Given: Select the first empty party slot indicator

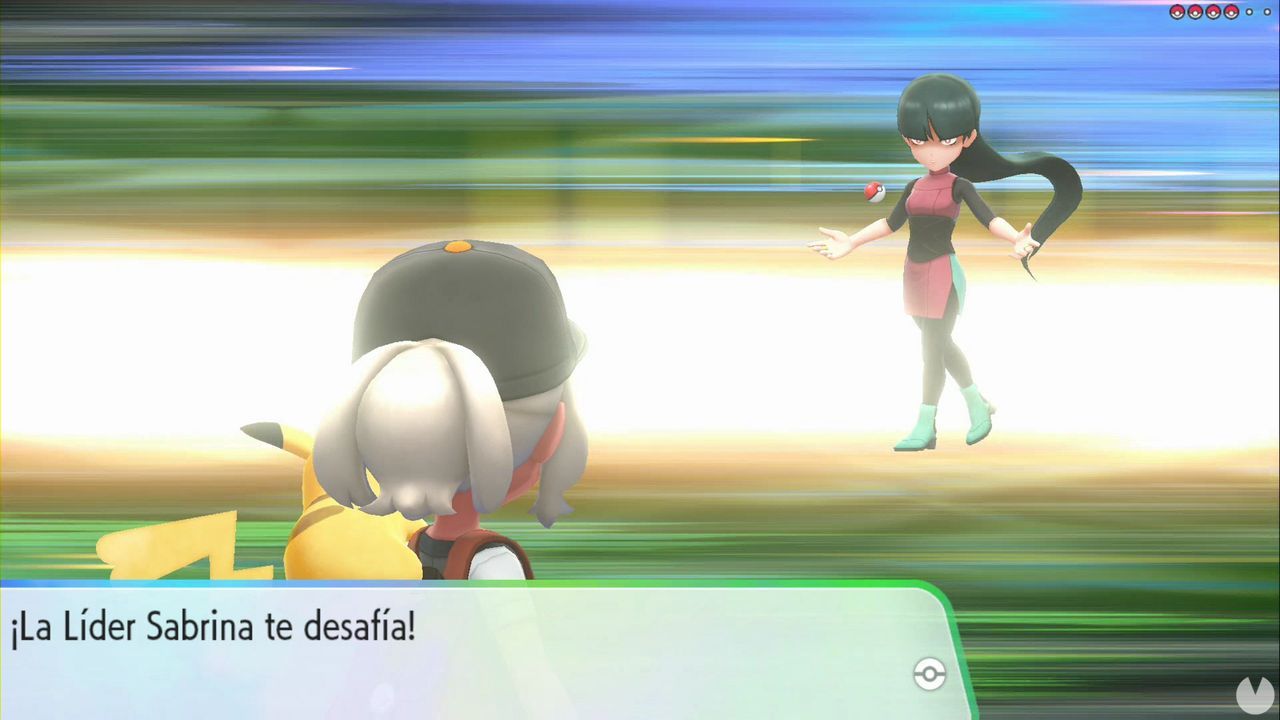Looking at the screenshot, I should [x=1248, y=12].
